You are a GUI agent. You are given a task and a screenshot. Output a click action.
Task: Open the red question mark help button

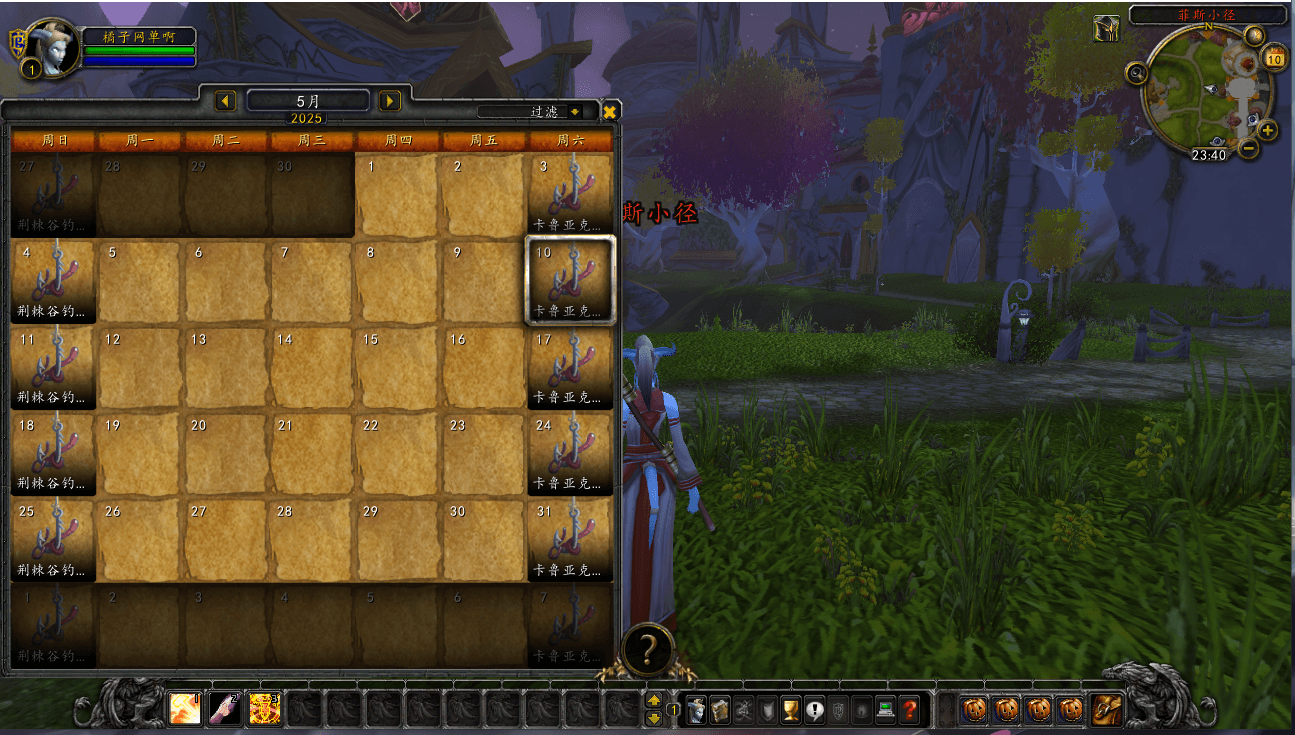click(x=908, y=709)
